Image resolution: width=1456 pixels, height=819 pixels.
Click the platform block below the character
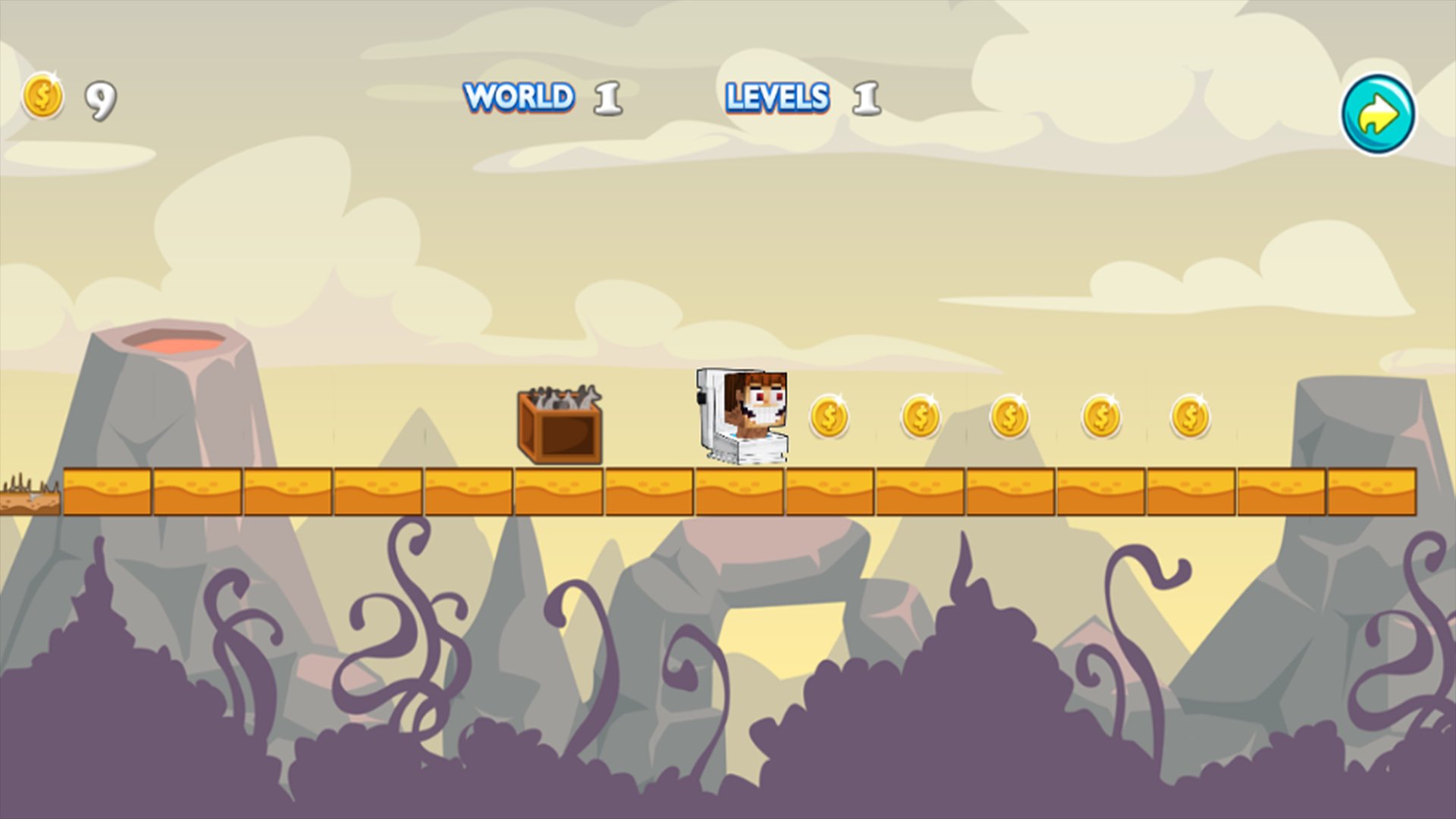tap(742, 489)
